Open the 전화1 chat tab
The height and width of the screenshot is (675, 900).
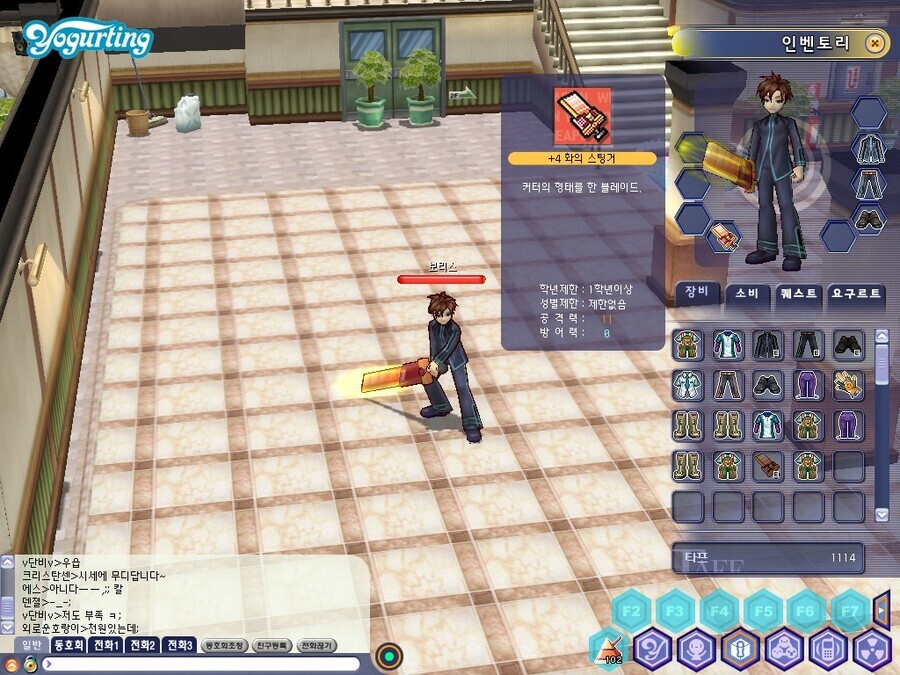[x=107, y=645]
